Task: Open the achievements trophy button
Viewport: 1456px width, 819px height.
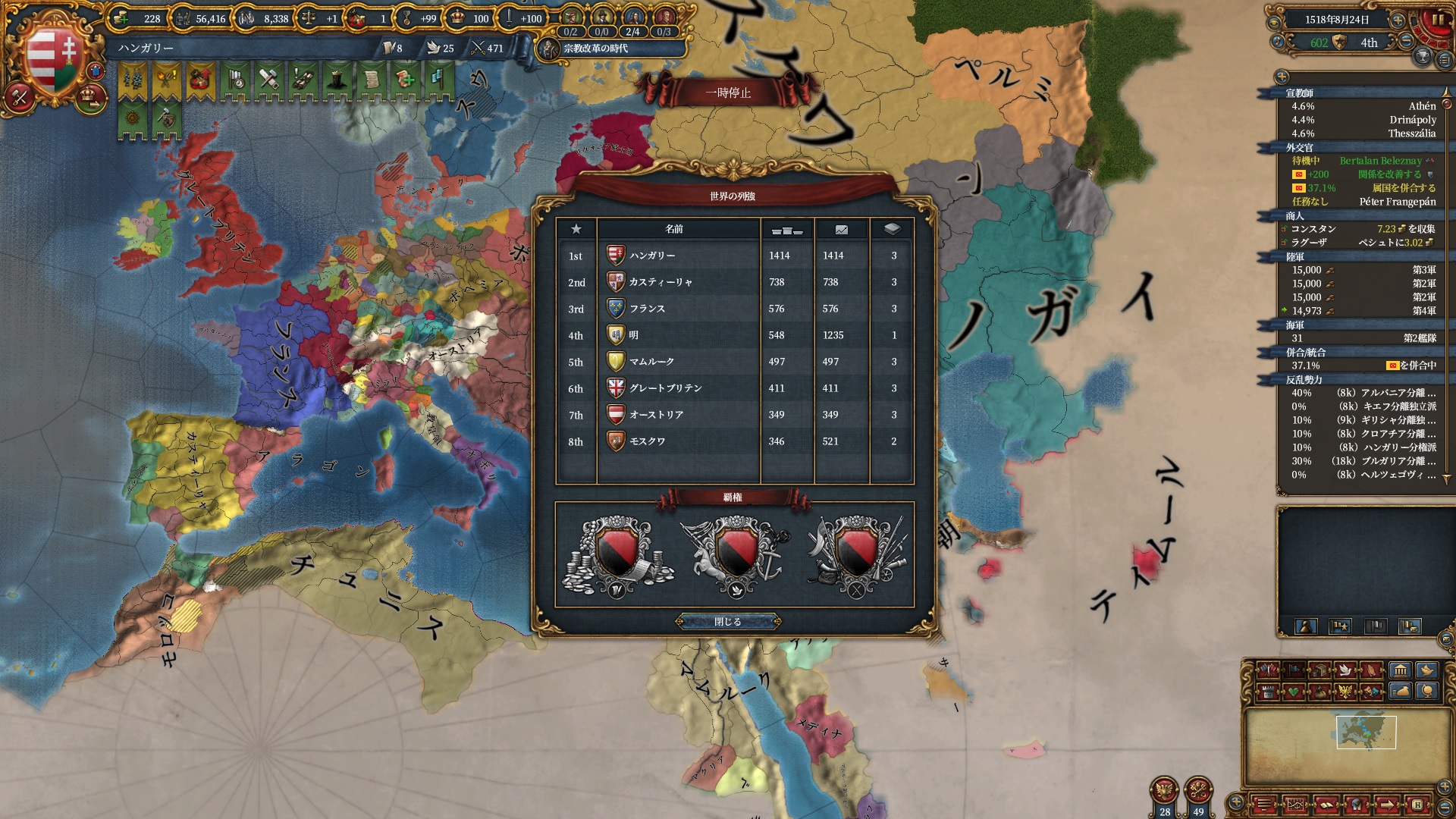Action: 1423,56
